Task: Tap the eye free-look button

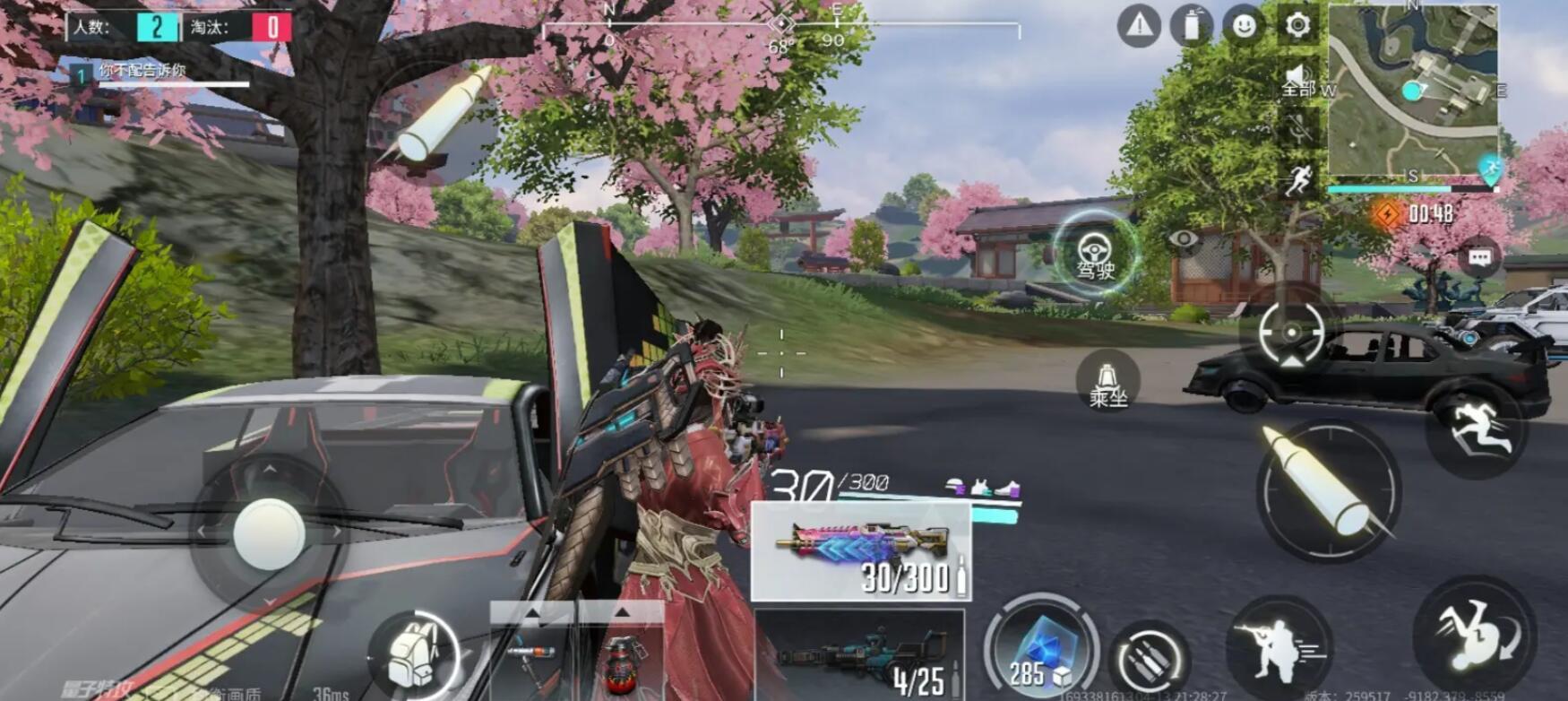Action: pos(1184,238)
